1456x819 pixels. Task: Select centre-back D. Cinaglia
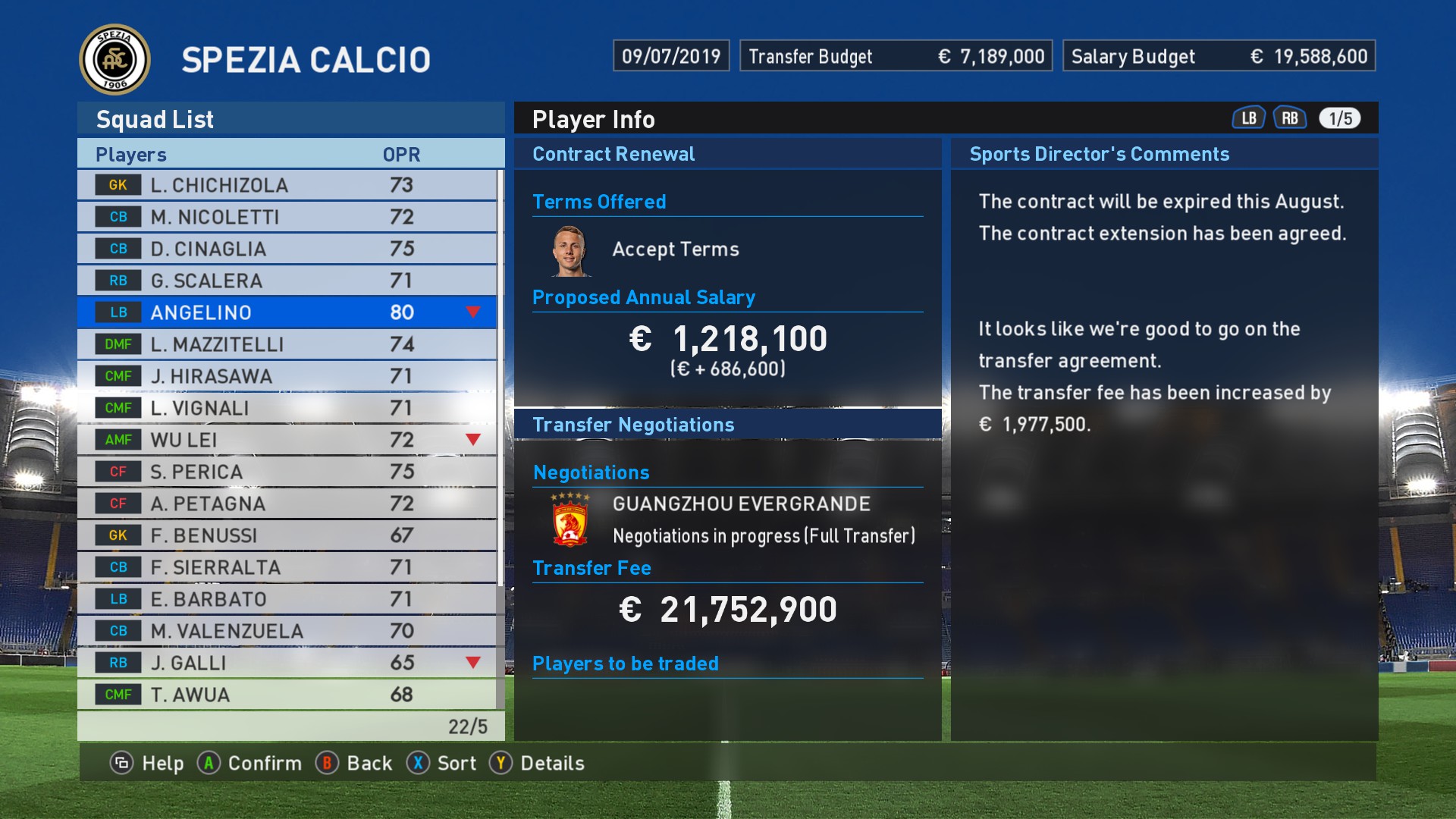tap(287, 249)
